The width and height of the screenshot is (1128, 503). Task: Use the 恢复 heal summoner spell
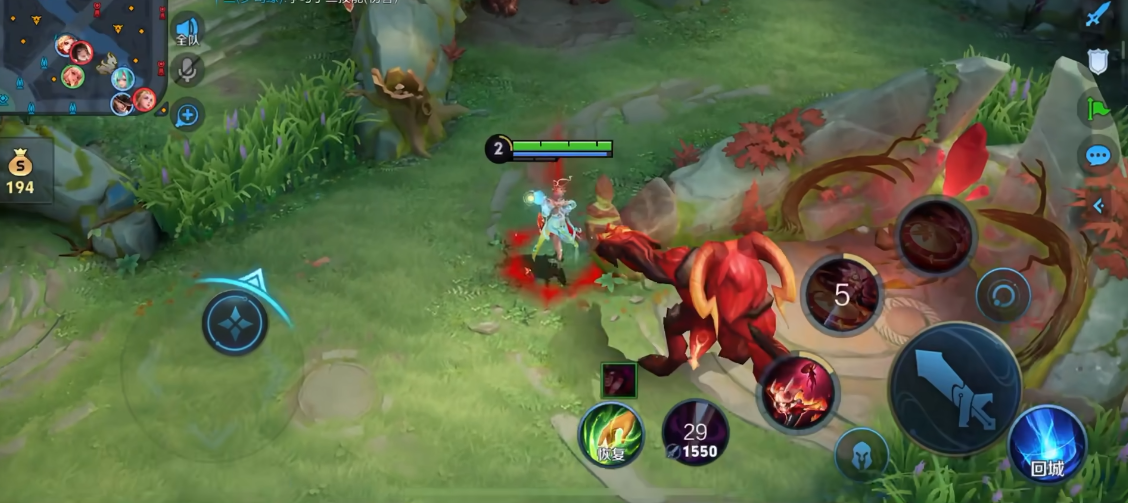coord(611,435)
